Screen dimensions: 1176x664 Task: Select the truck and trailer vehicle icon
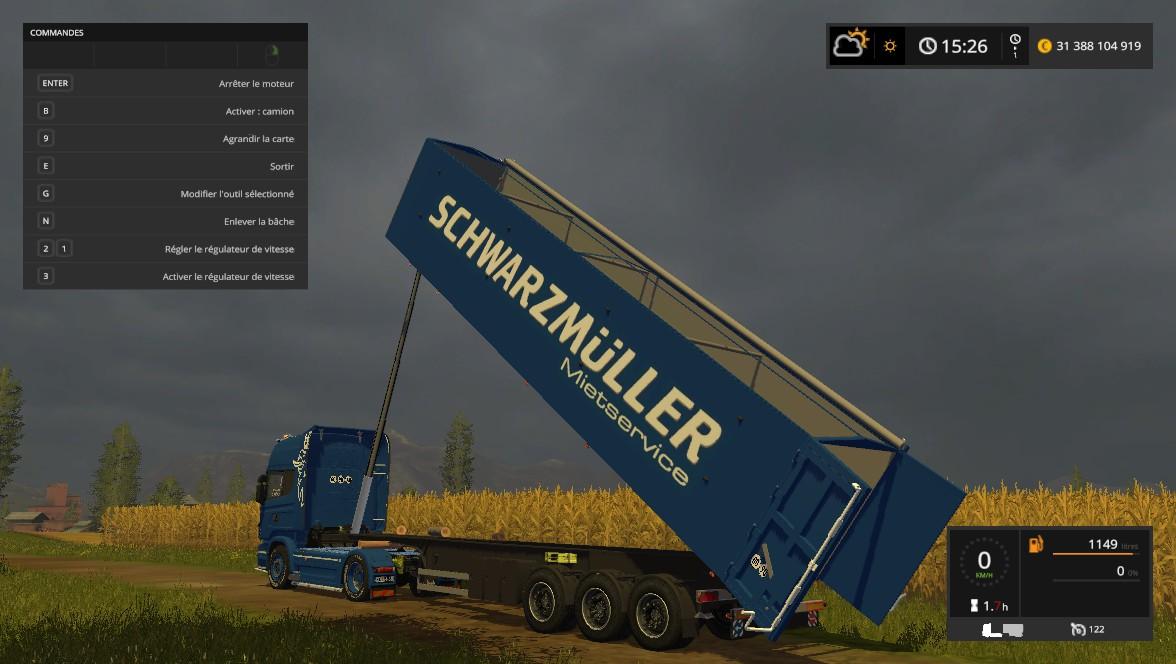point(1002,629)
